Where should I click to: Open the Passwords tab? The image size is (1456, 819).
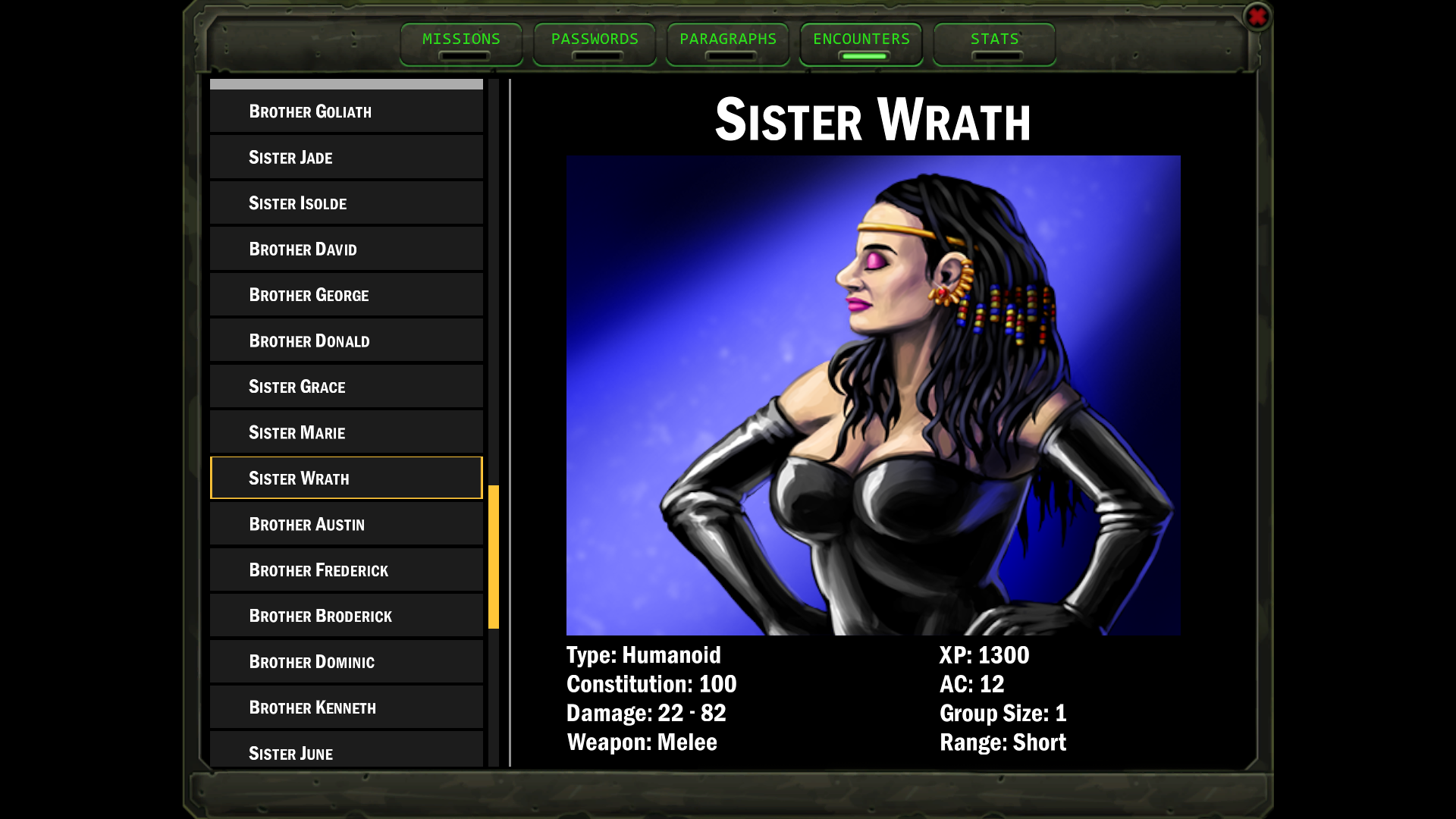click(595, 44)
